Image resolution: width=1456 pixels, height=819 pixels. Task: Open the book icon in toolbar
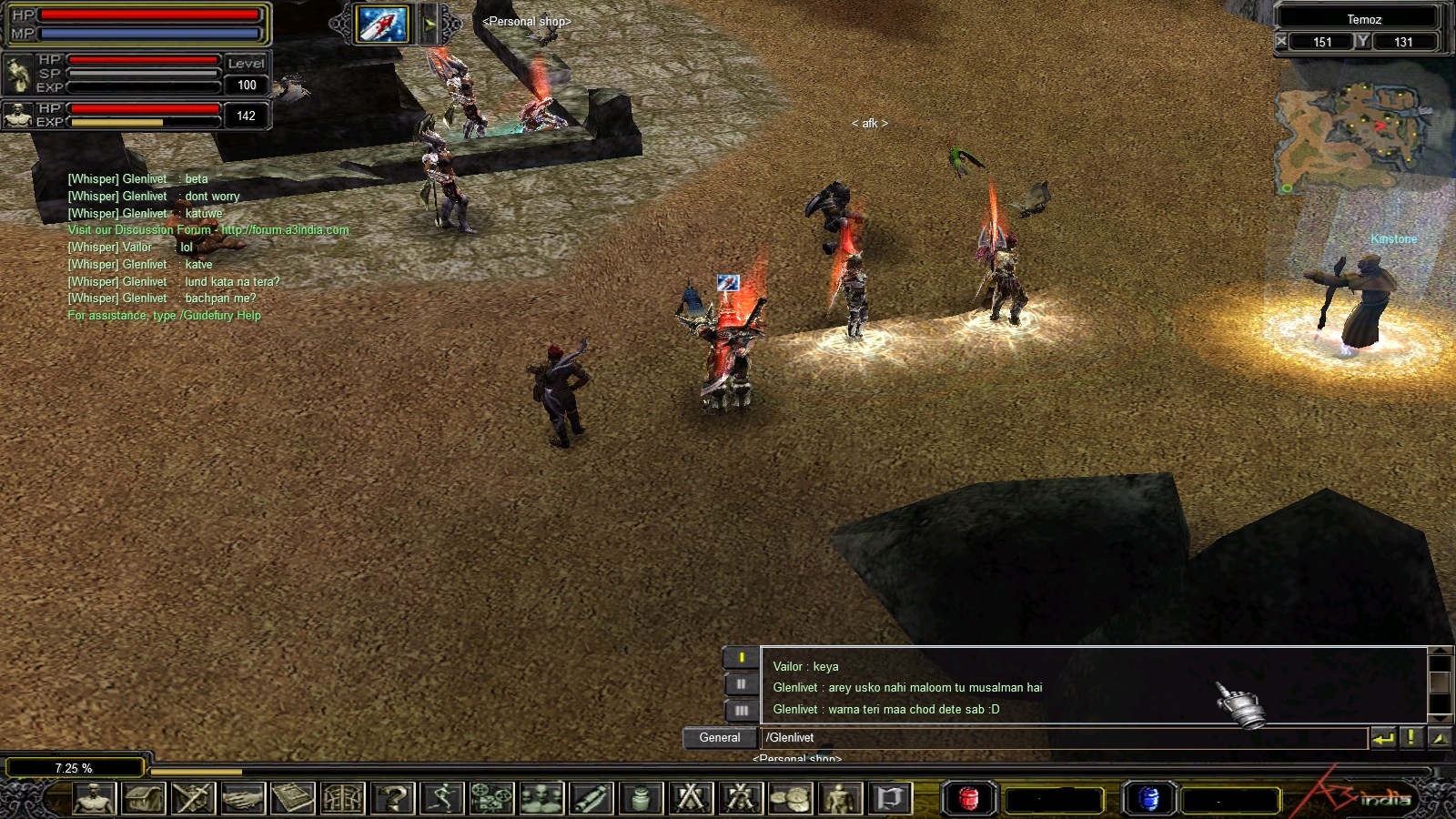(293, 798)
